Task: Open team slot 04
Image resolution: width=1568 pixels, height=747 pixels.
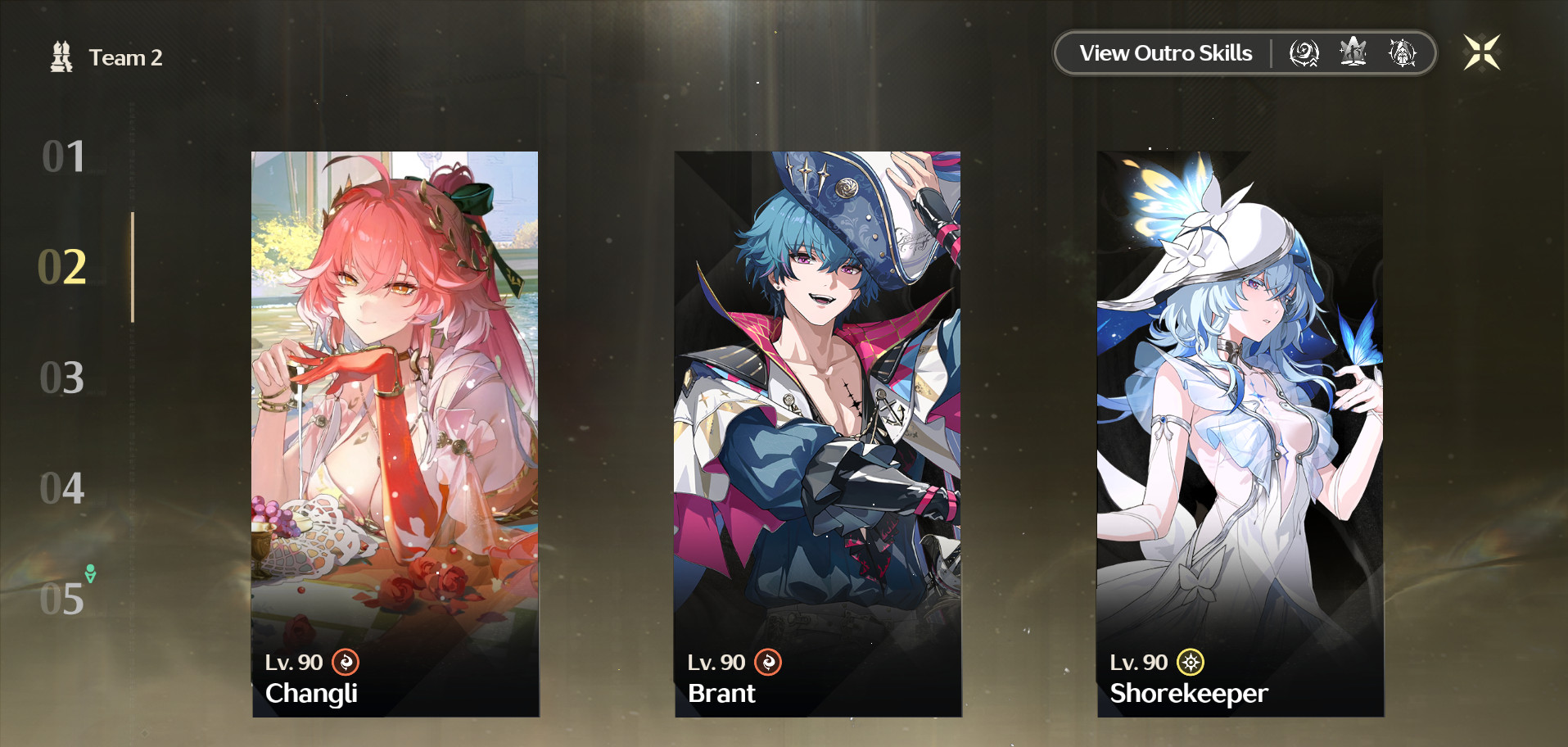Action: pos(64,488)
